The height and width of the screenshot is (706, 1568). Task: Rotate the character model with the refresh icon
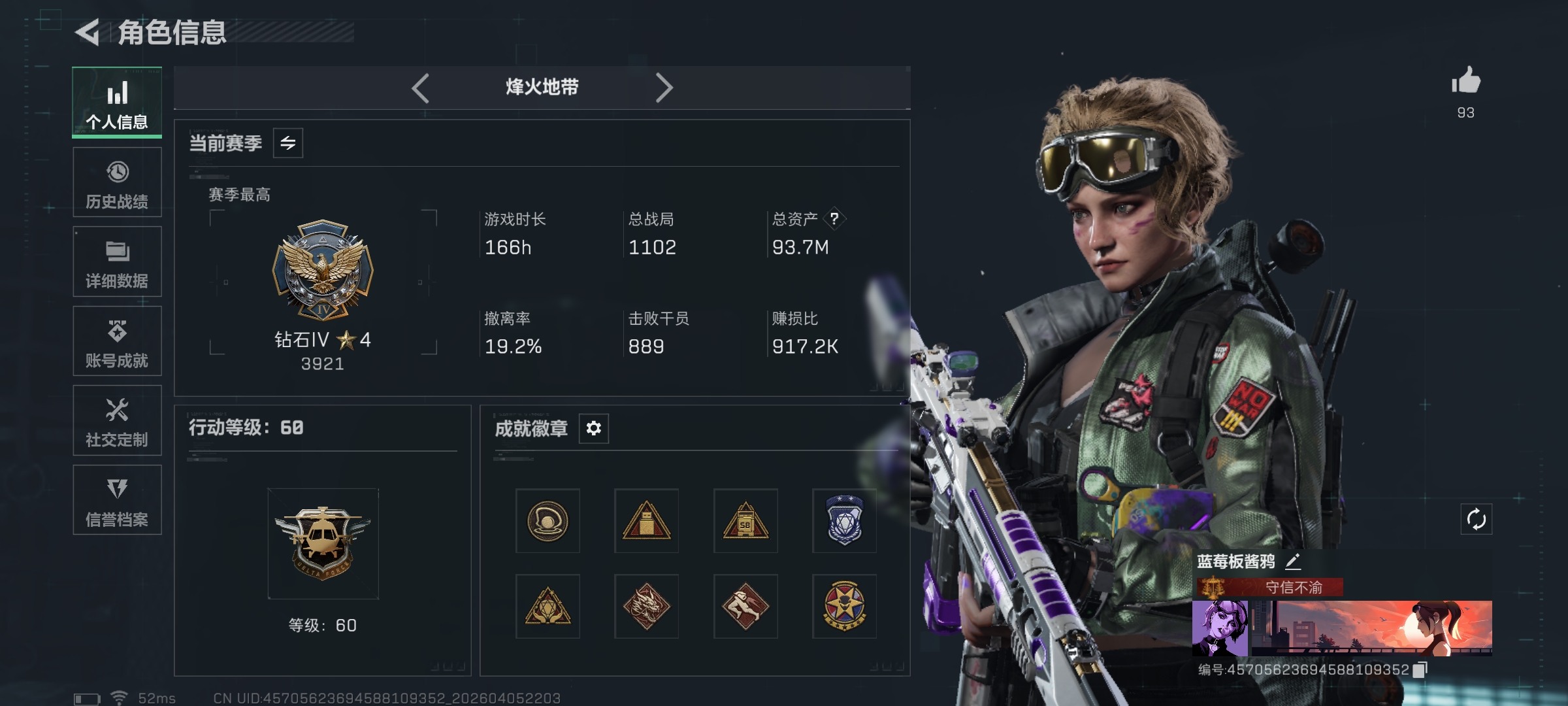coord(1476,520)
